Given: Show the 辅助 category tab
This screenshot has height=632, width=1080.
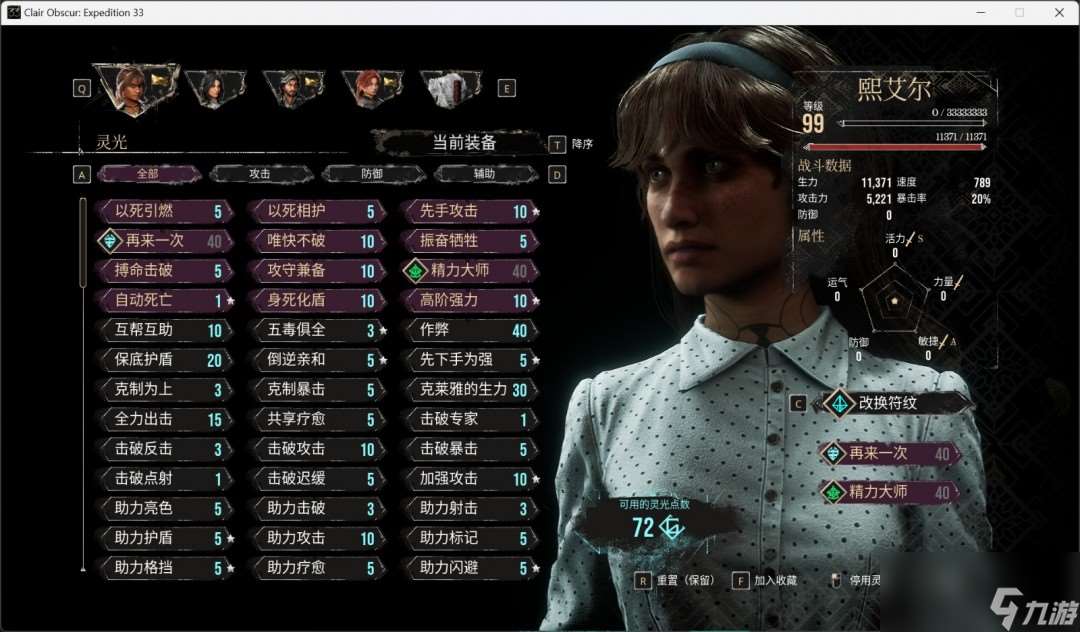Looking at the screenshot, I should pyautogui.click(x=484, y=174).
